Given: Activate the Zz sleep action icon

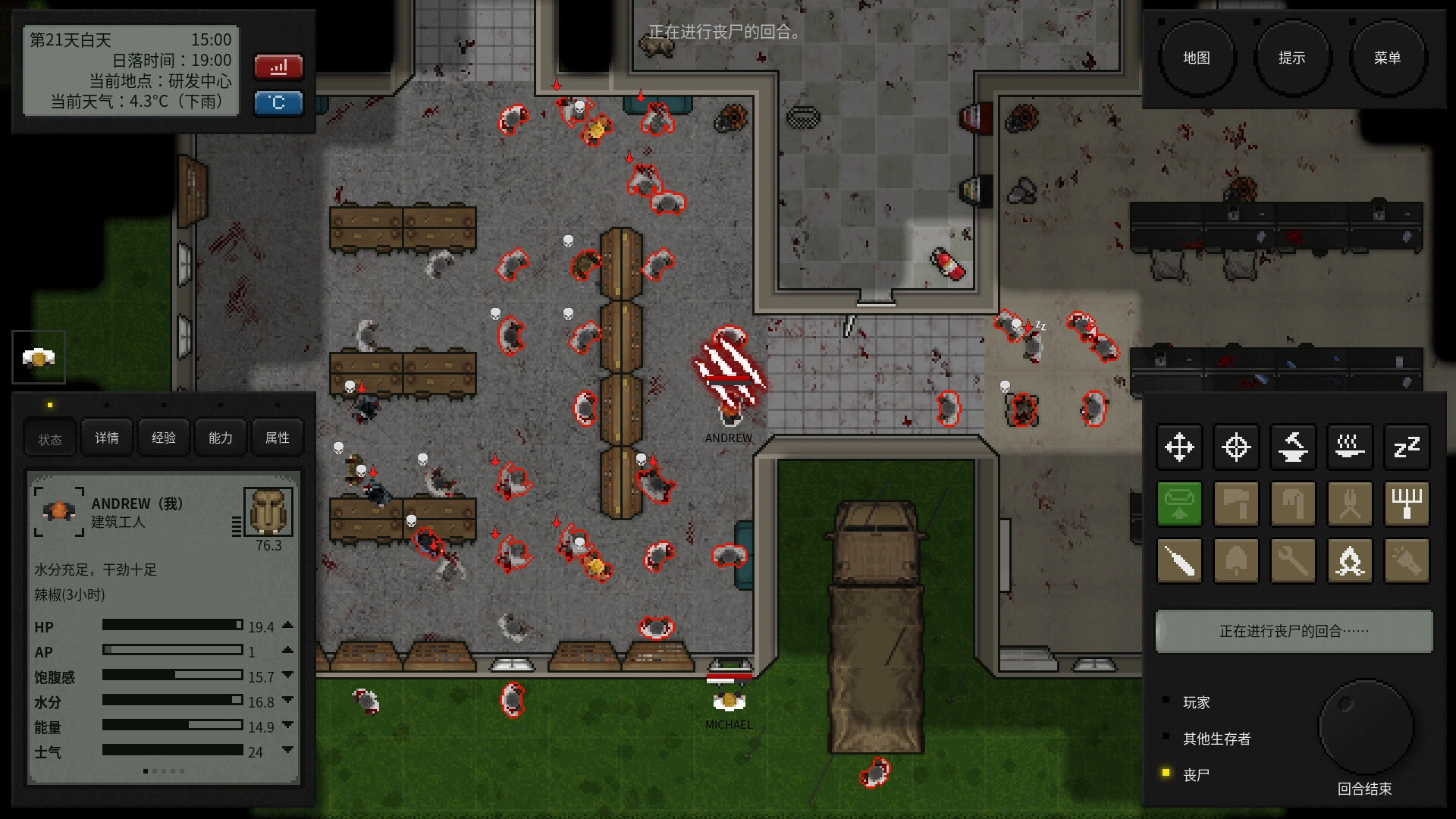Looking at the screenshot, I should (1407, 447).
